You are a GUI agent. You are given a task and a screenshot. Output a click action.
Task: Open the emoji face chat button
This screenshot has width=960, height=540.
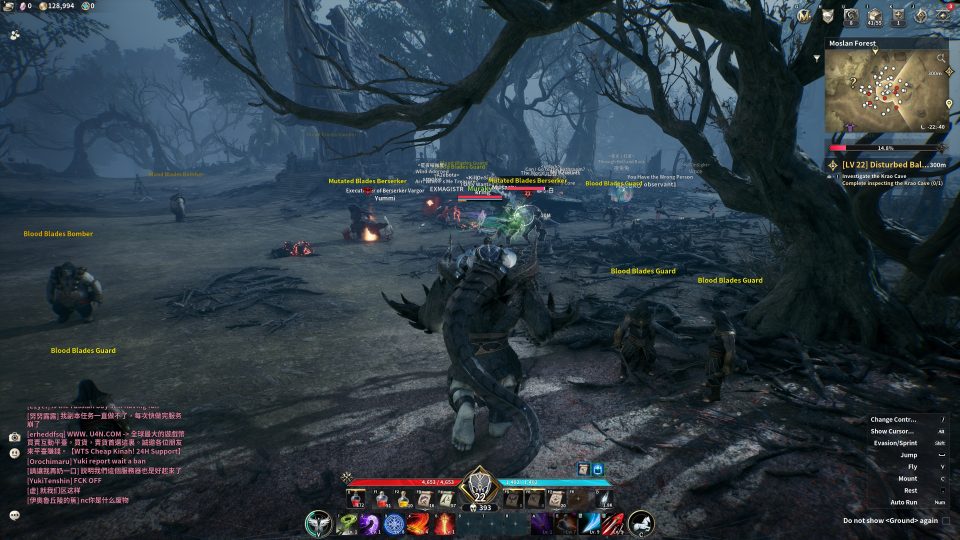[x=15, y=34]
